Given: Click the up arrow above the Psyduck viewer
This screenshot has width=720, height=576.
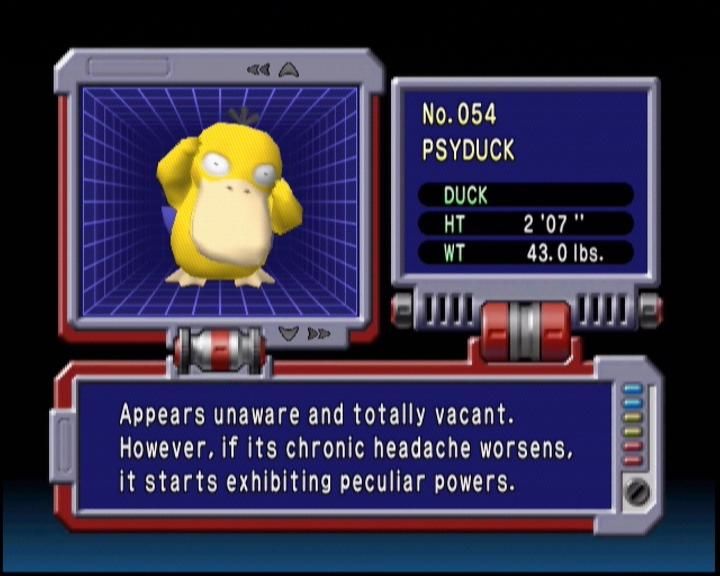Looking at the screenshot, I should tap(289, 70).
